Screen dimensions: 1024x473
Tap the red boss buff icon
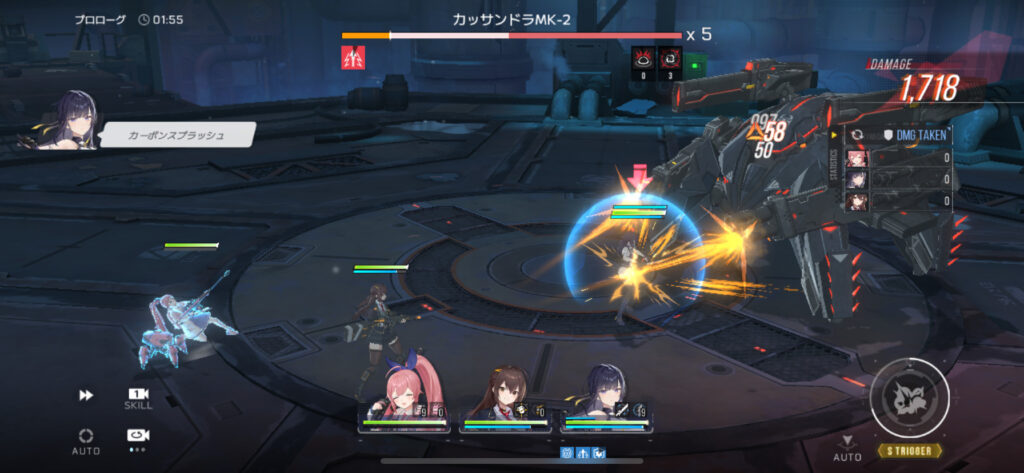[354, 59]
